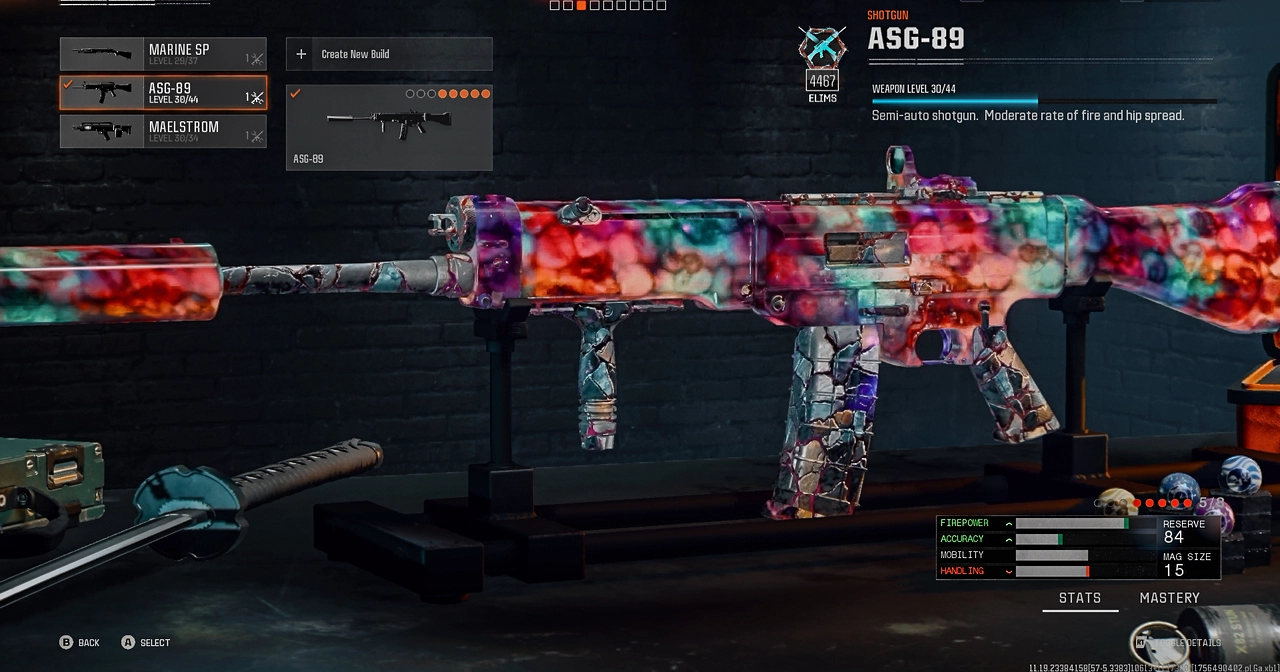Select the Marine SP shotgun
Image resolution: width=1280 pixels, height=672 pixels.
(x=163, y=54)
